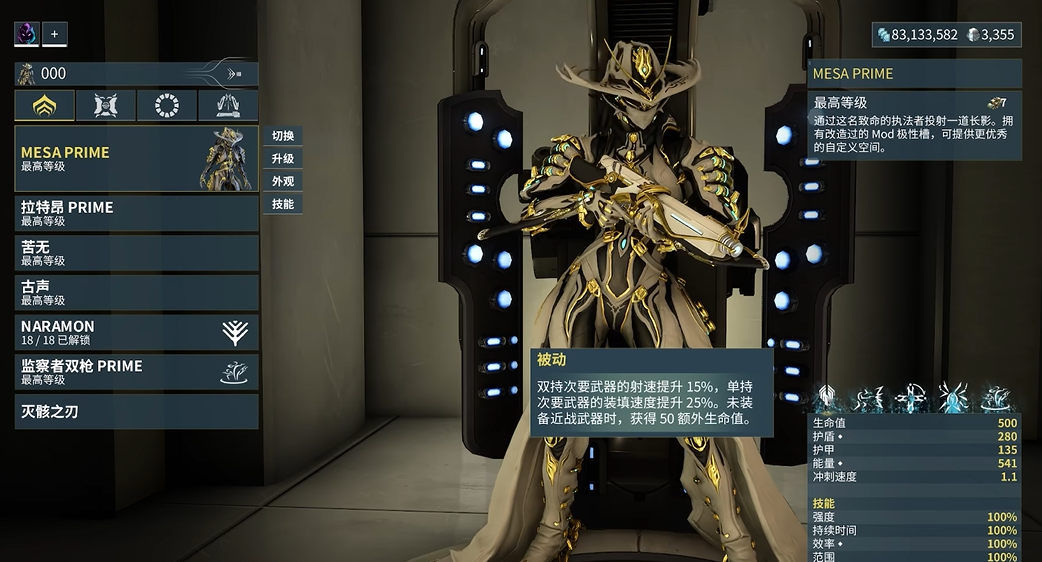Select the passive ability lotus icon
This screenshot has height=562, width=1042.
pos(827,399)
